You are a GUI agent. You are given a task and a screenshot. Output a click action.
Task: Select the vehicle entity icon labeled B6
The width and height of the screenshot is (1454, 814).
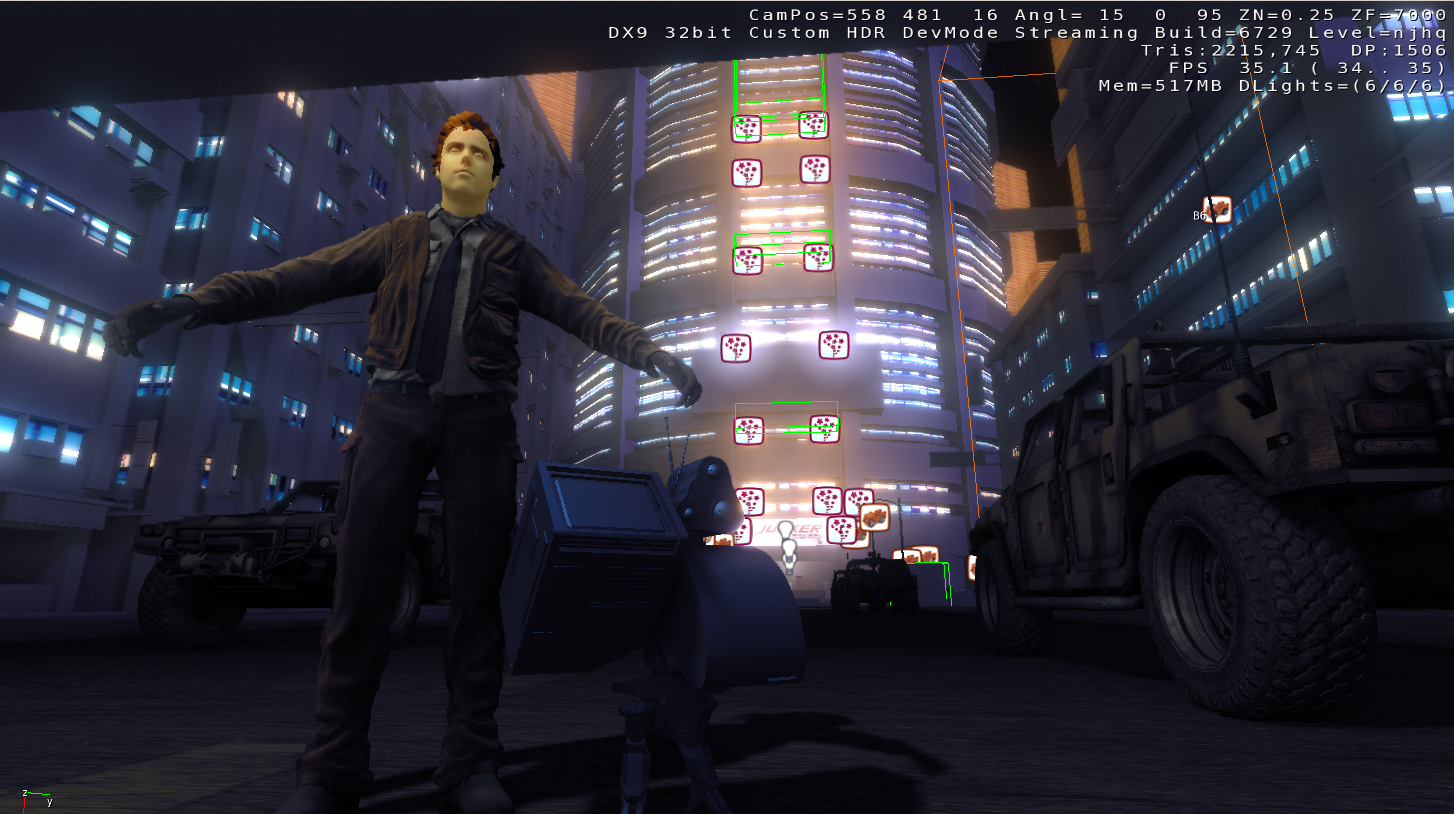click(x=1216, y=209)
